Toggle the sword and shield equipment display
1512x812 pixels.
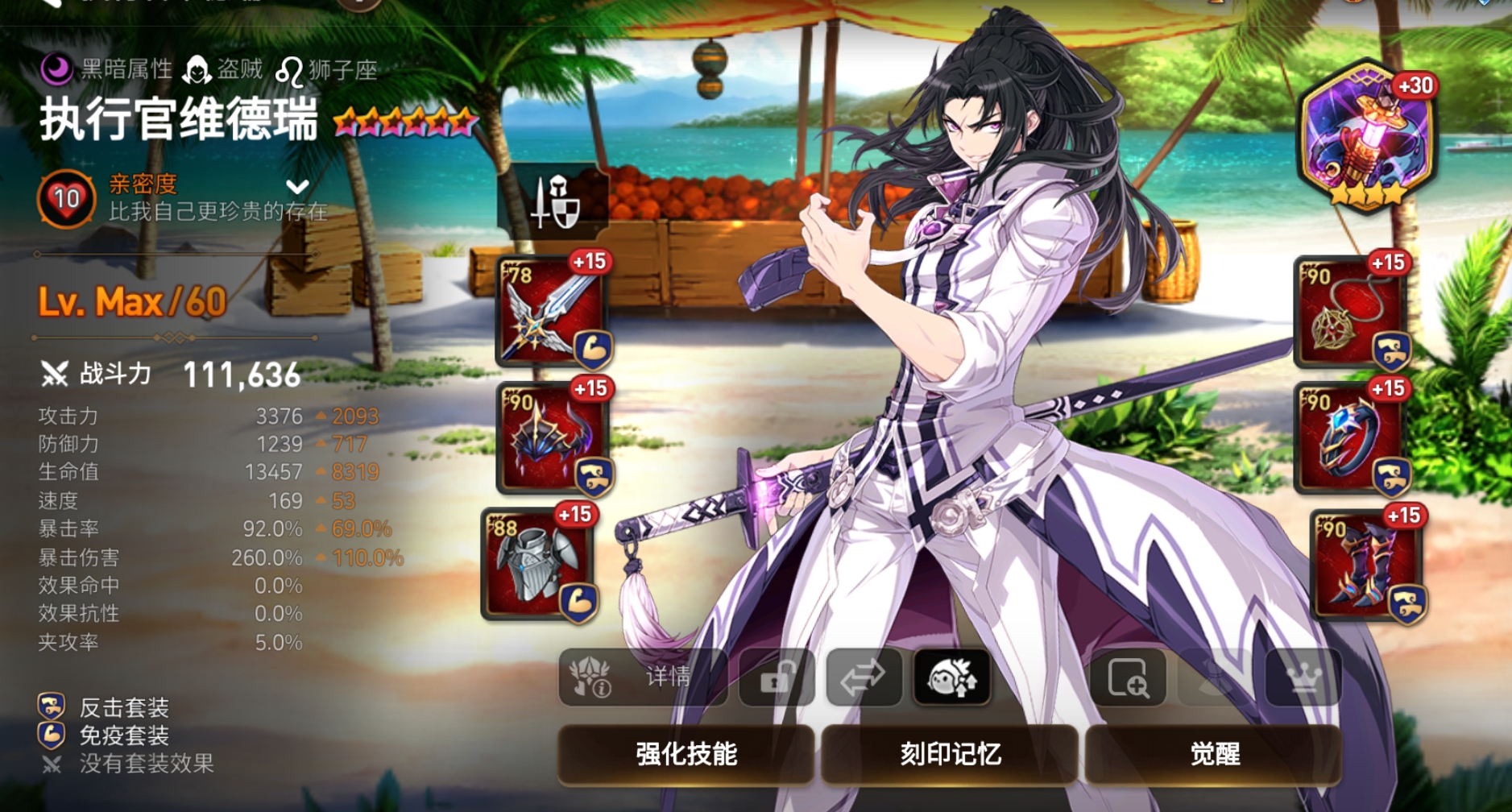click(x=560, y=203)
